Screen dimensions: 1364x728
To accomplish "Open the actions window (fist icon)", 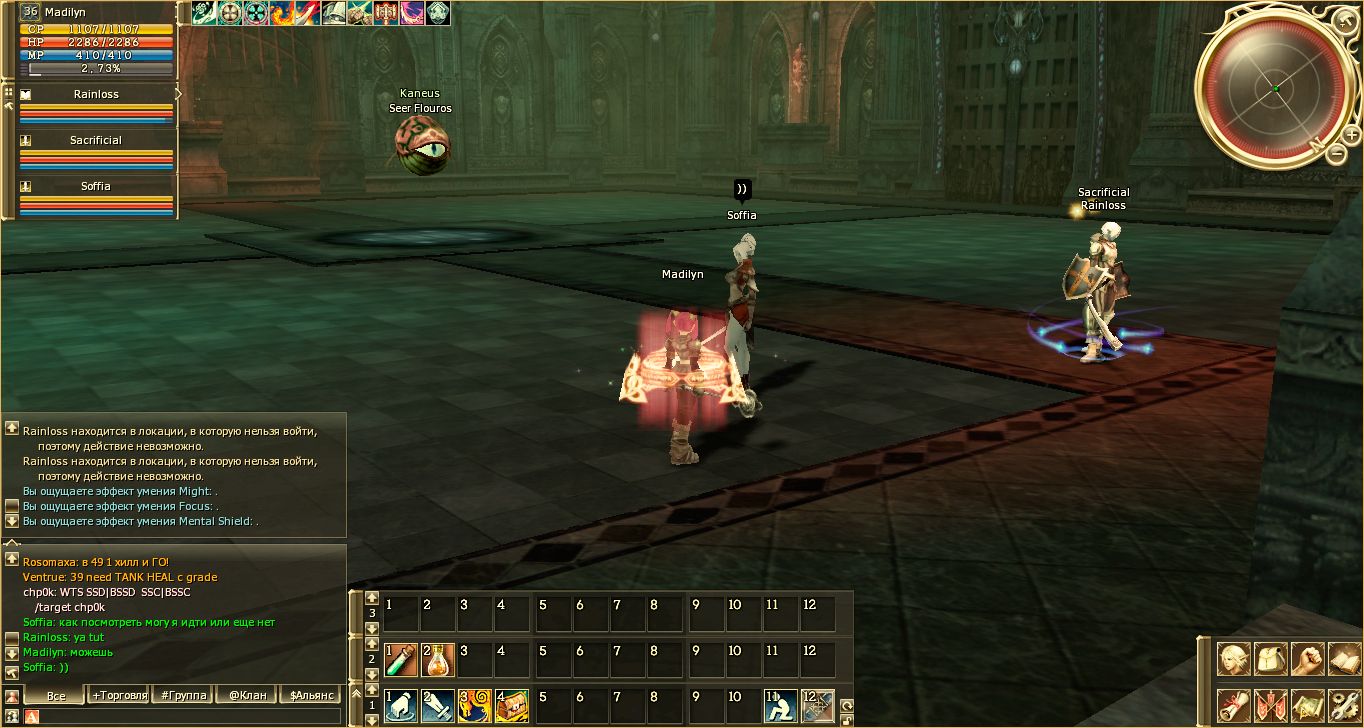I will [1307, 659].
